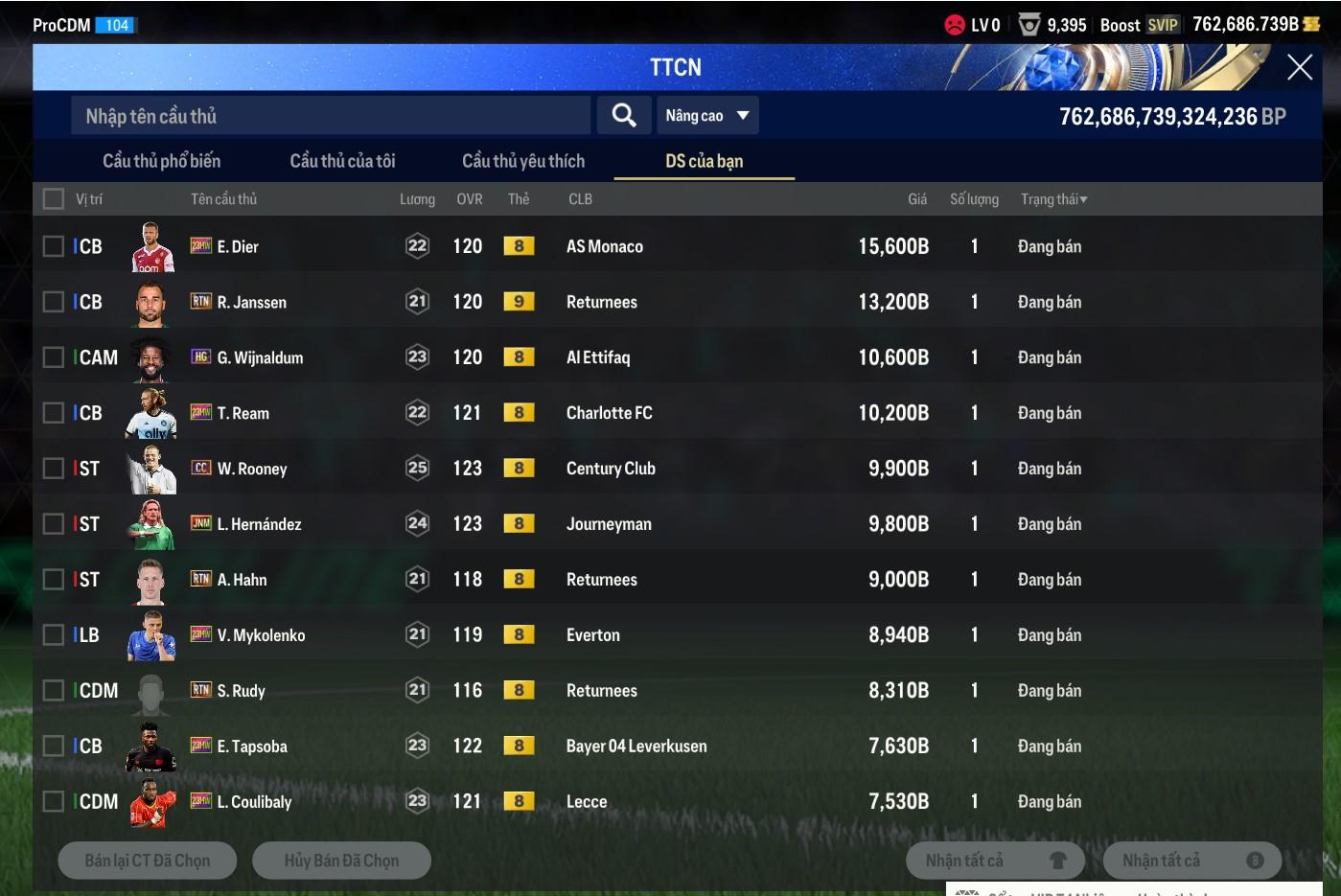
Task: Claim all with the coin icon button
Action: click(1191, 861)
